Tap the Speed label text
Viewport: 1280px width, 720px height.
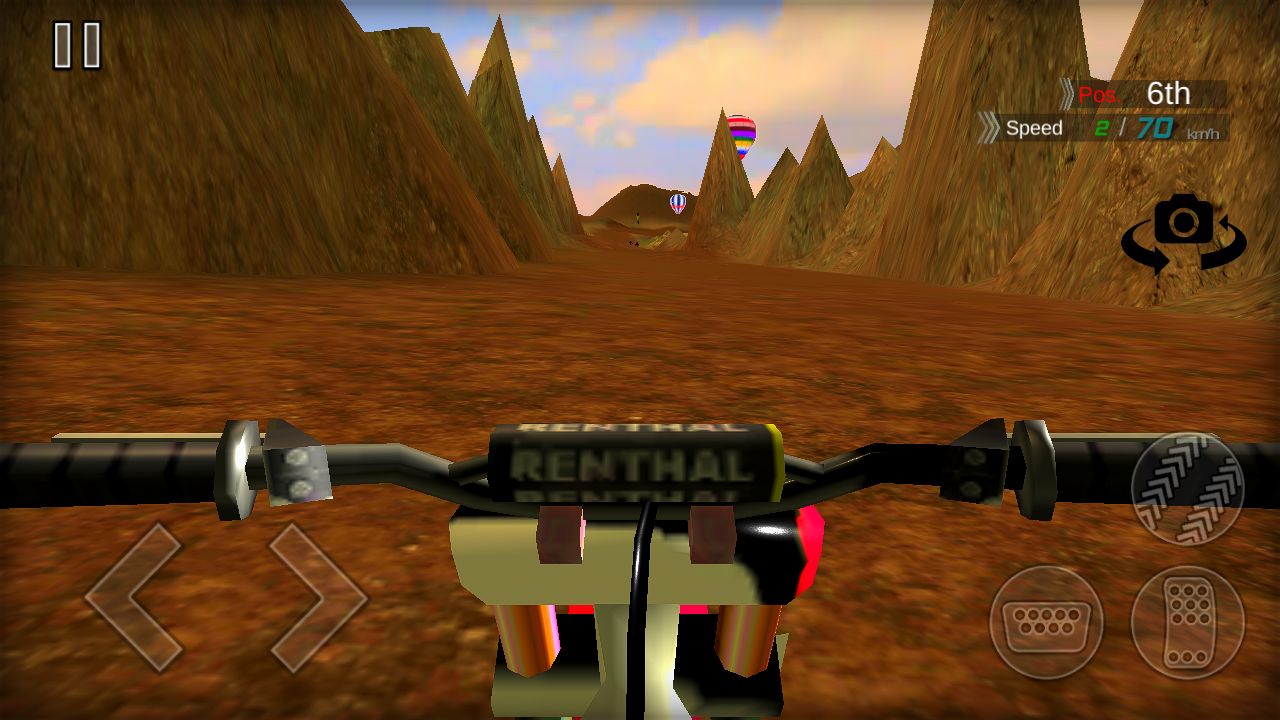[x=1036, y=128]
